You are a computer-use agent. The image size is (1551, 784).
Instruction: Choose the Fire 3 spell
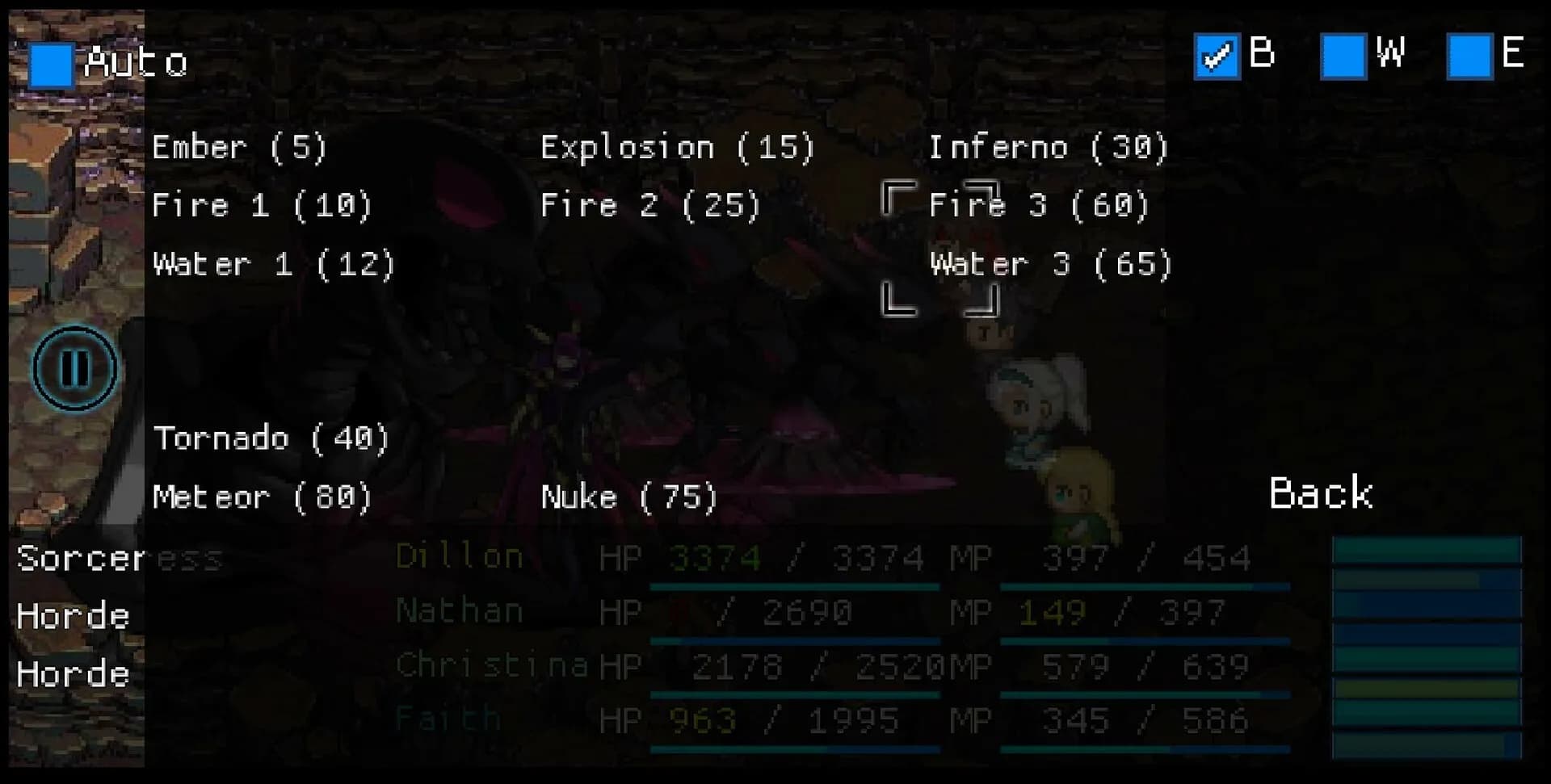coord(1039,206)
